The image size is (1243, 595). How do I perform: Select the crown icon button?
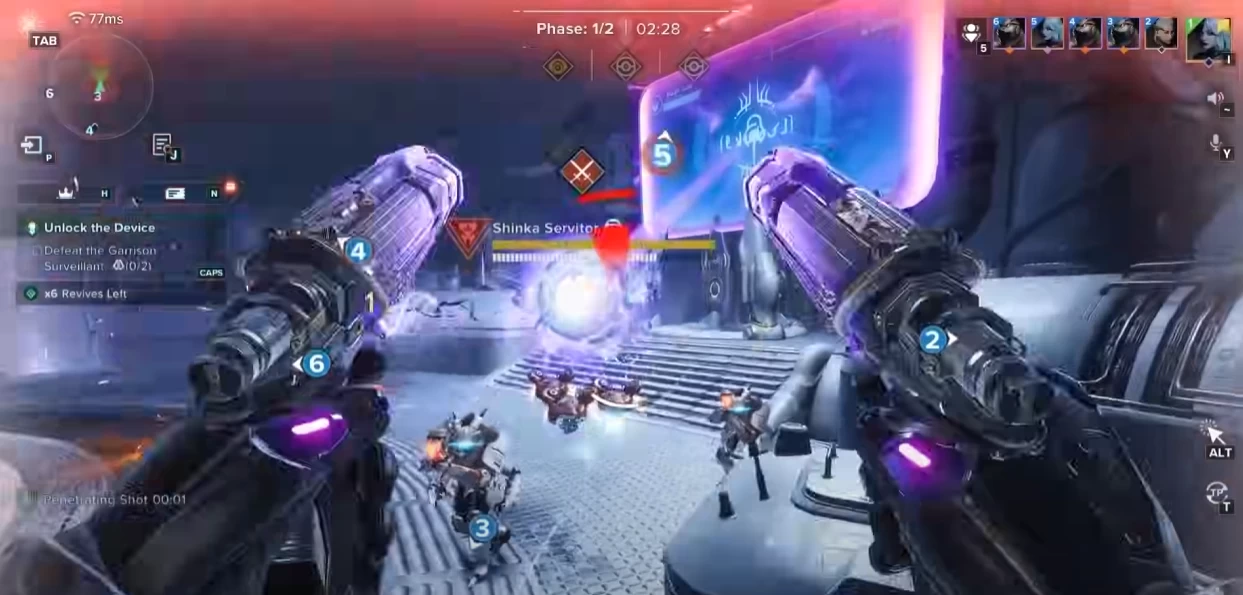pos(67,191)
